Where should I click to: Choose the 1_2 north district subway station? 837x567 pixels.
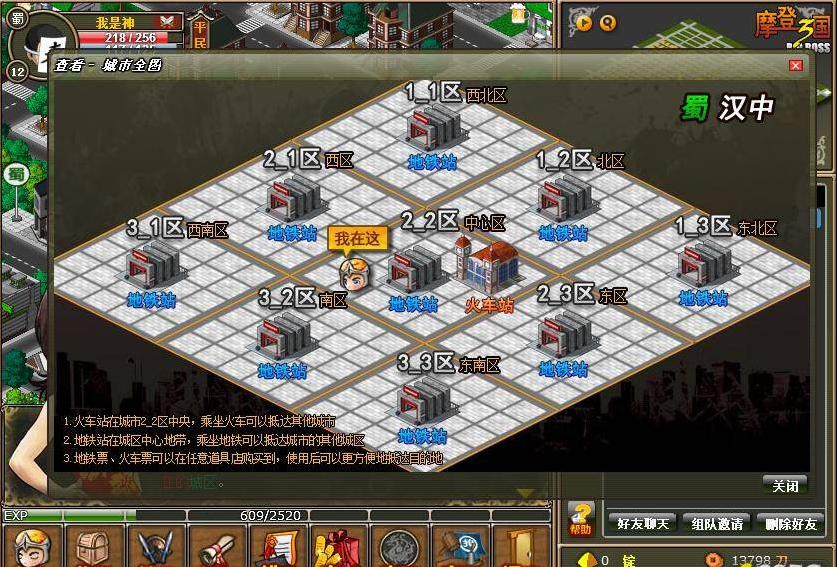[563, 201]
